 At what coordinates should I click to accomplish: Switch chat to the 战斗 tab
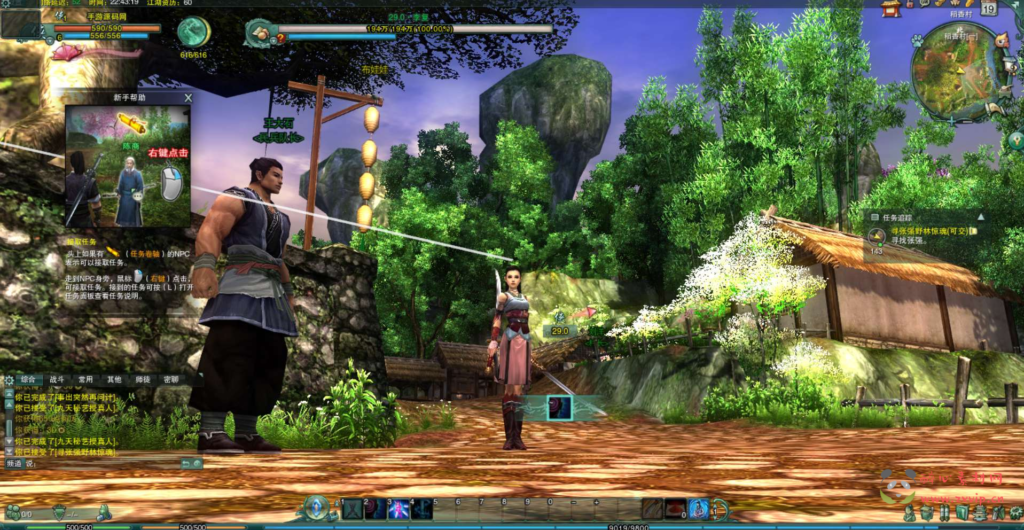click(57, 380)
